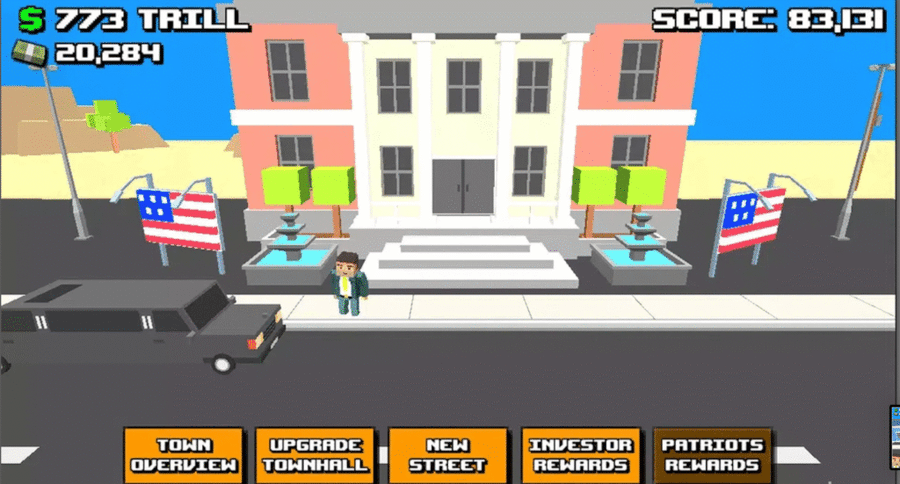900x484 pixels.
Task: Open the Town Overview screen
Action: click(184, 455)
